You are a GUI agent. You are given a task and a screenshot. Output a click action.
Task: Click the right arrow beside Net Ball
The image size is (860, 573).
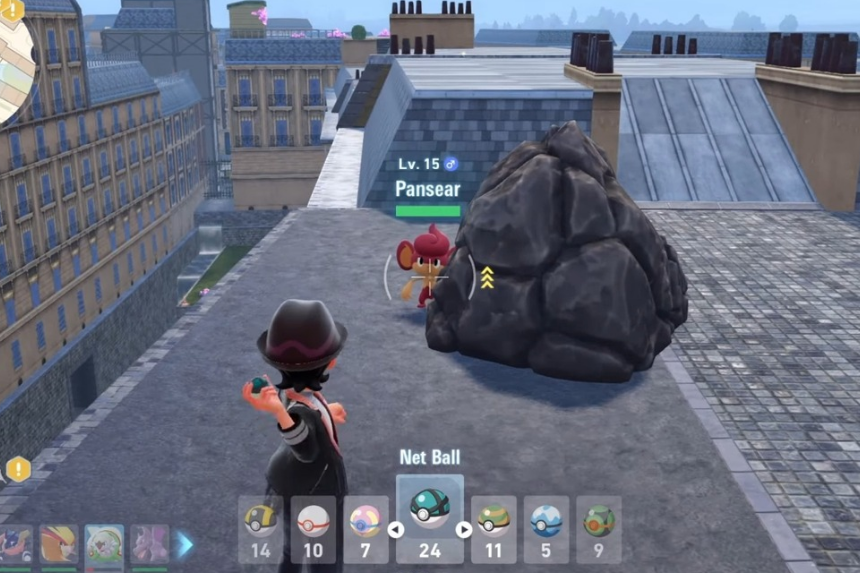464,529
